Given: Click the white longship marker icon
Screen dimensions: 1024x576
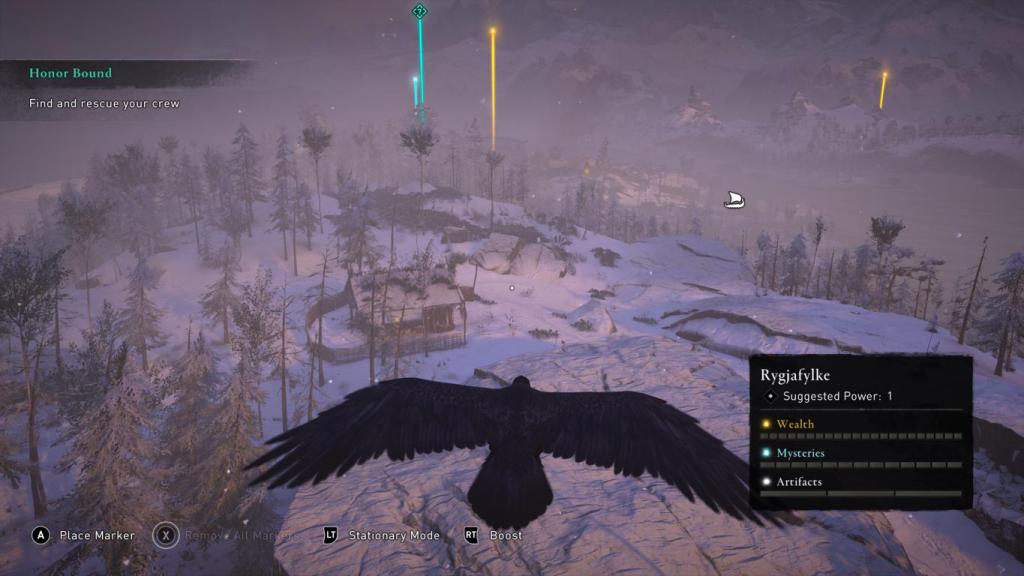Looking at the screenshot, I should (733, 200).
